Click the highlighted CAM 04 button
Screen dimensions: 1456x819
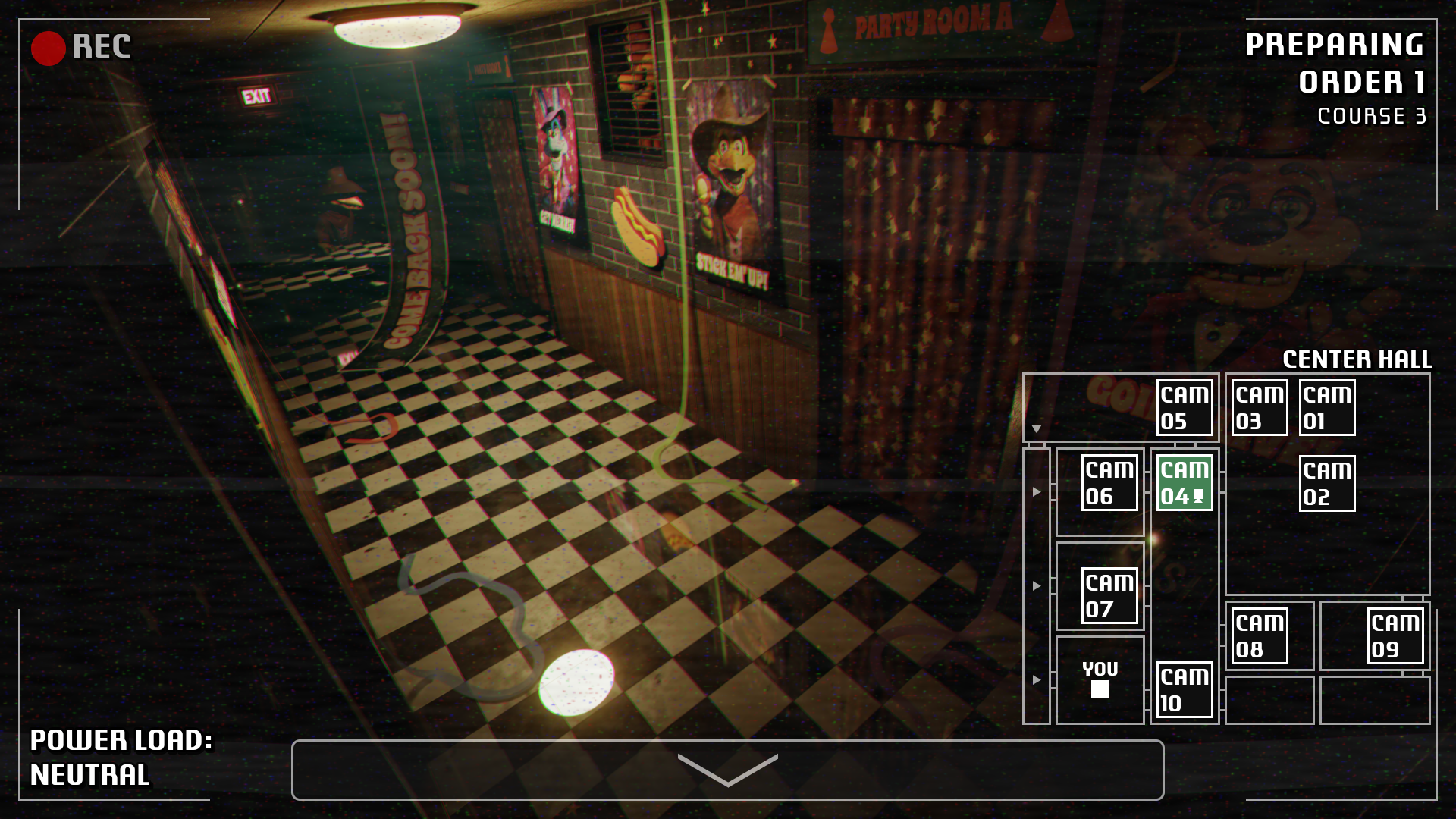click(1184, 483)
